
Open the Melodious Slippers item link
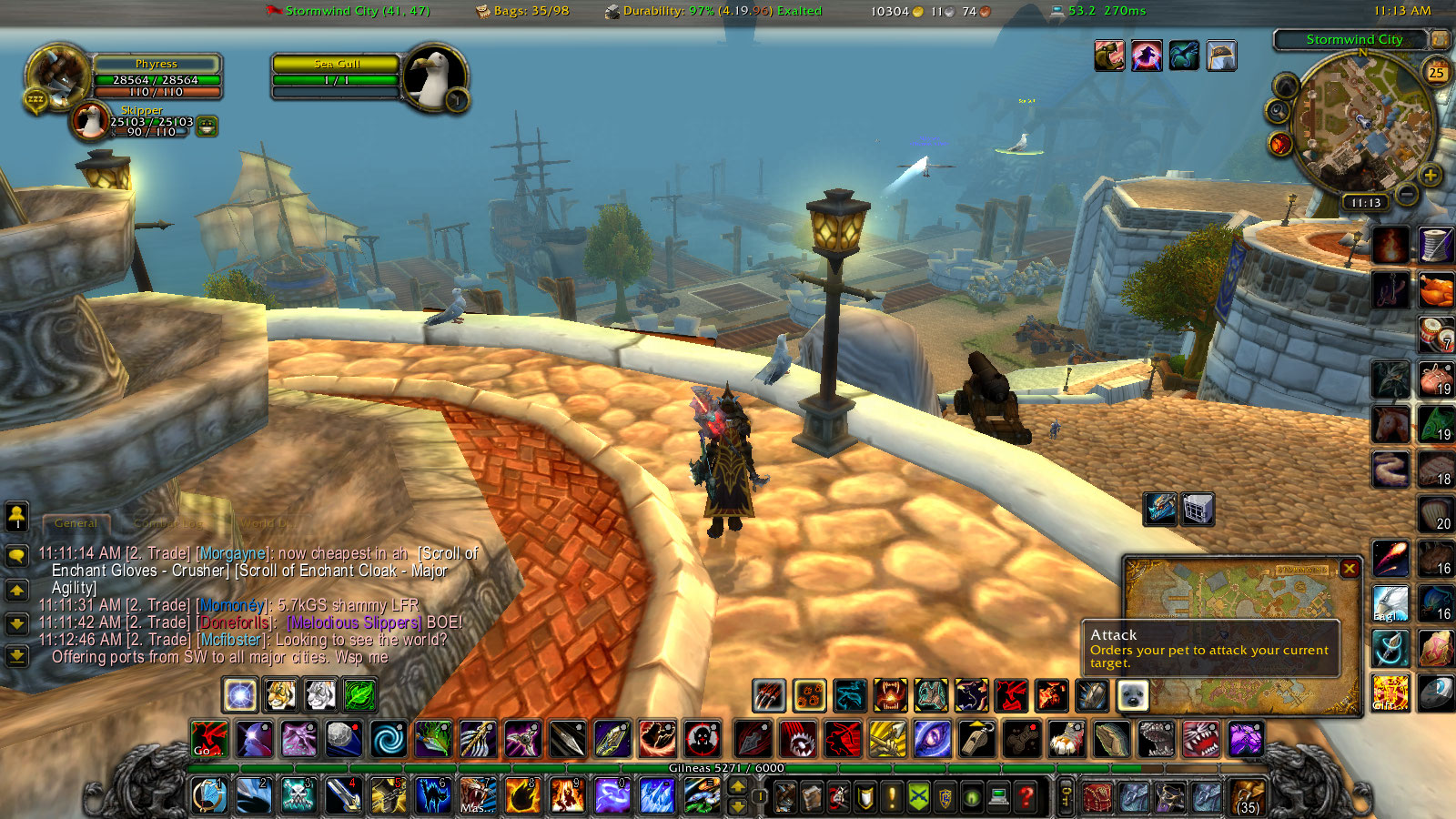[354, 622]
